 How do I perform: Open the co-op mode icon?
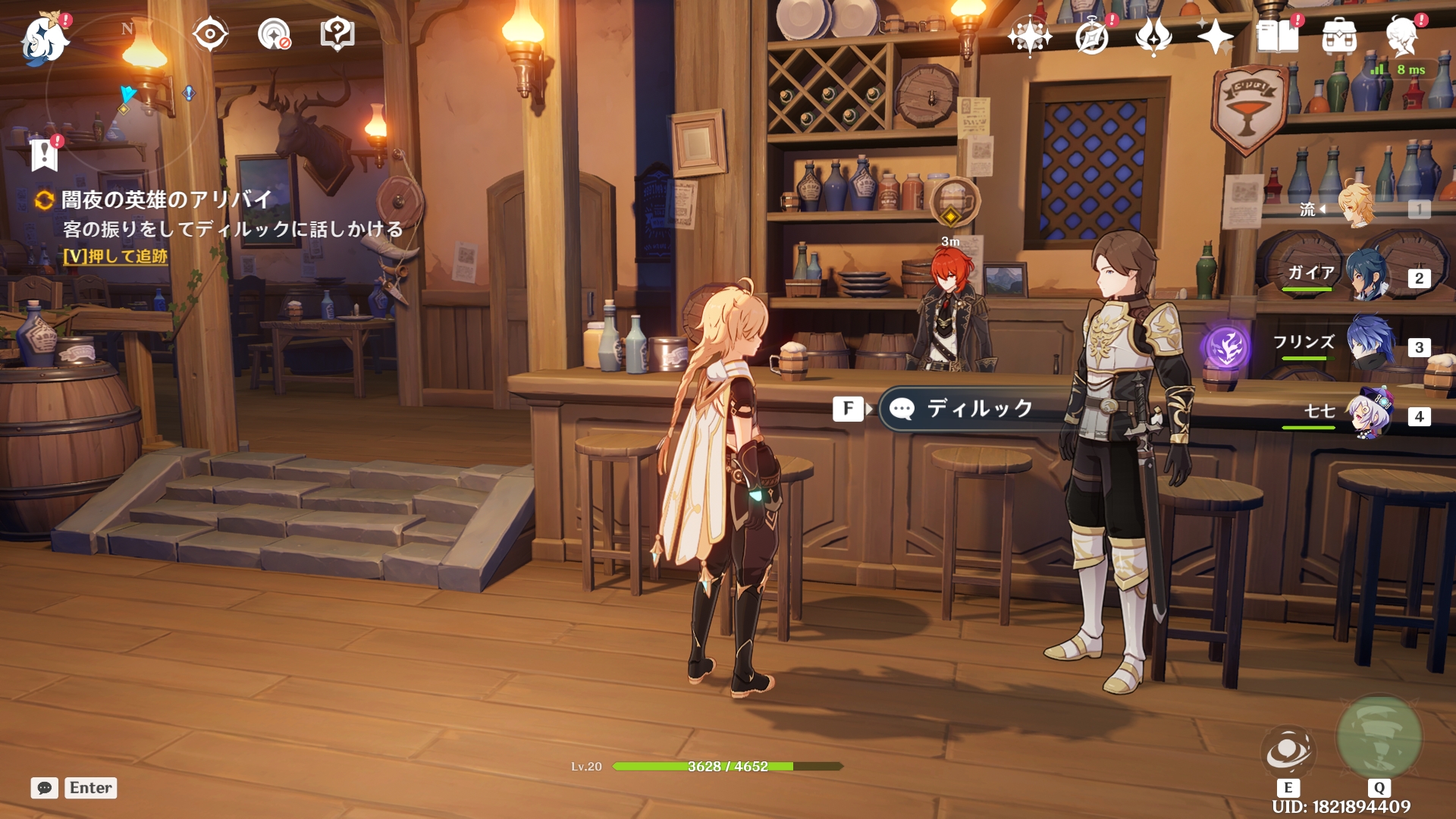point(274,34)
